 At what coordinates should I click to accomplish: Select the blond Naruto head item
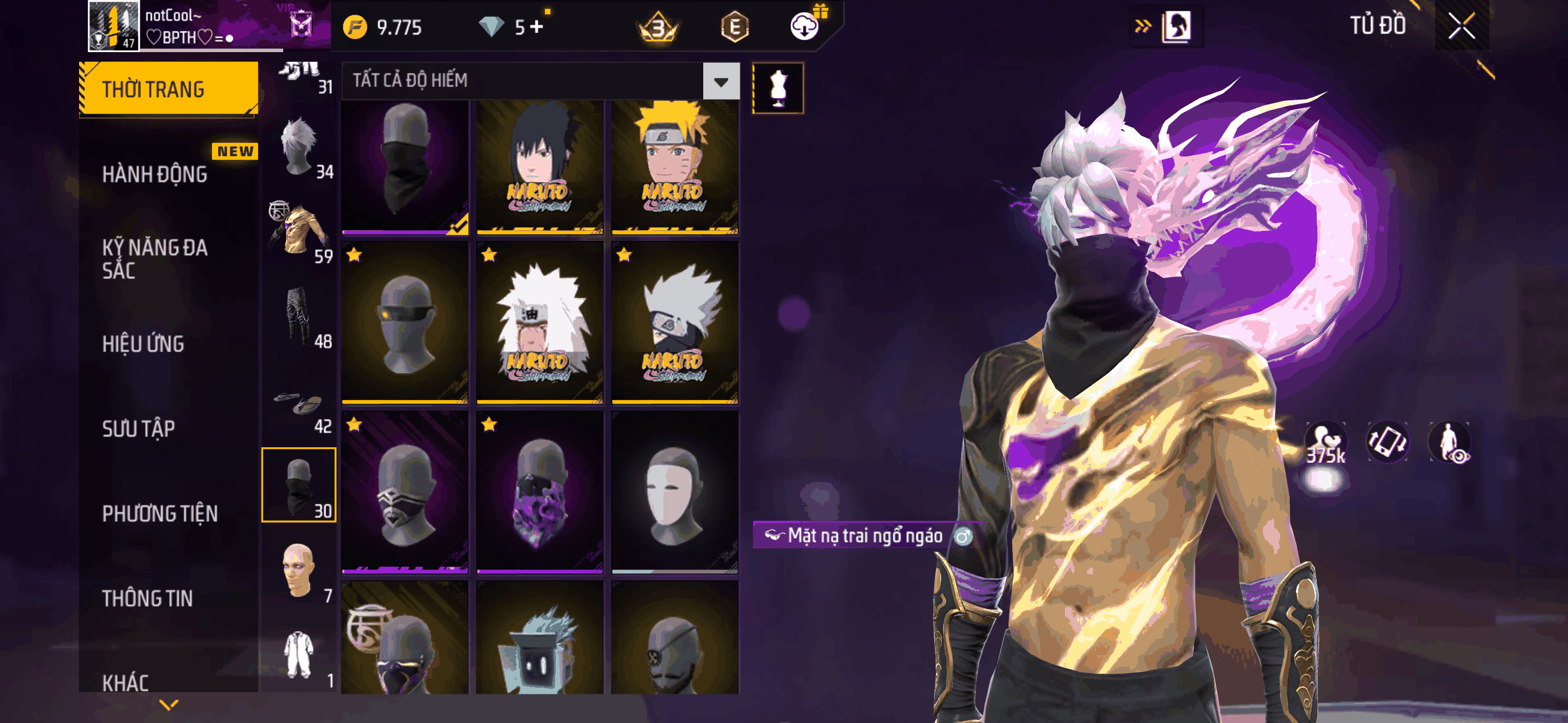(675, 166)
